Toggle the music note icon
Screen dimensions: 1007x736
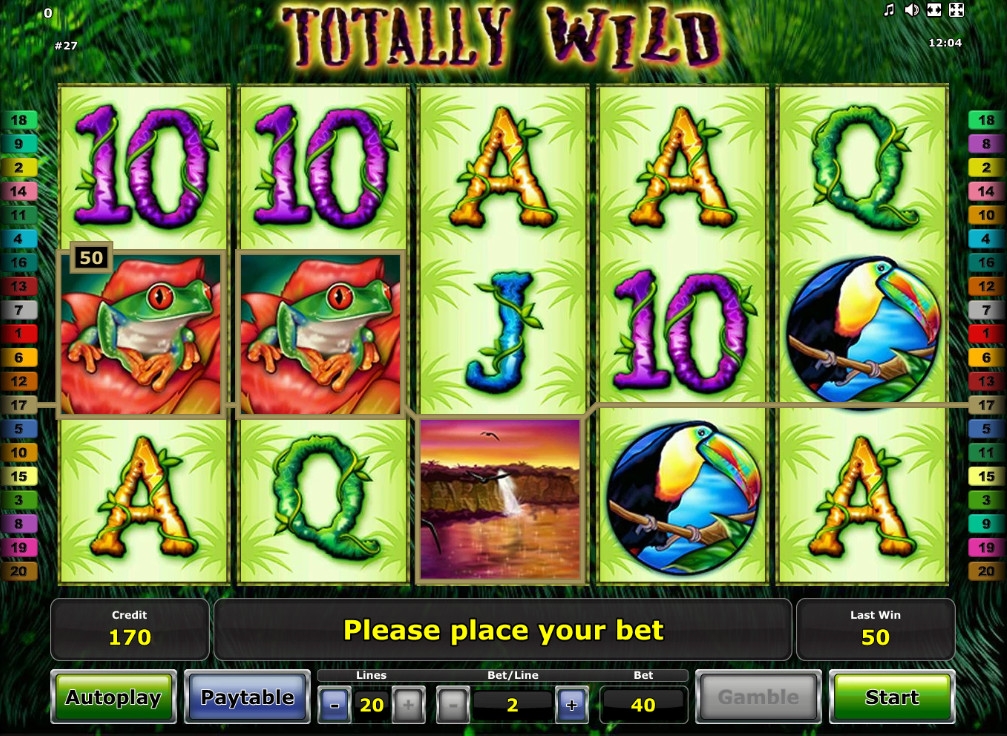(x=889, y=10)
